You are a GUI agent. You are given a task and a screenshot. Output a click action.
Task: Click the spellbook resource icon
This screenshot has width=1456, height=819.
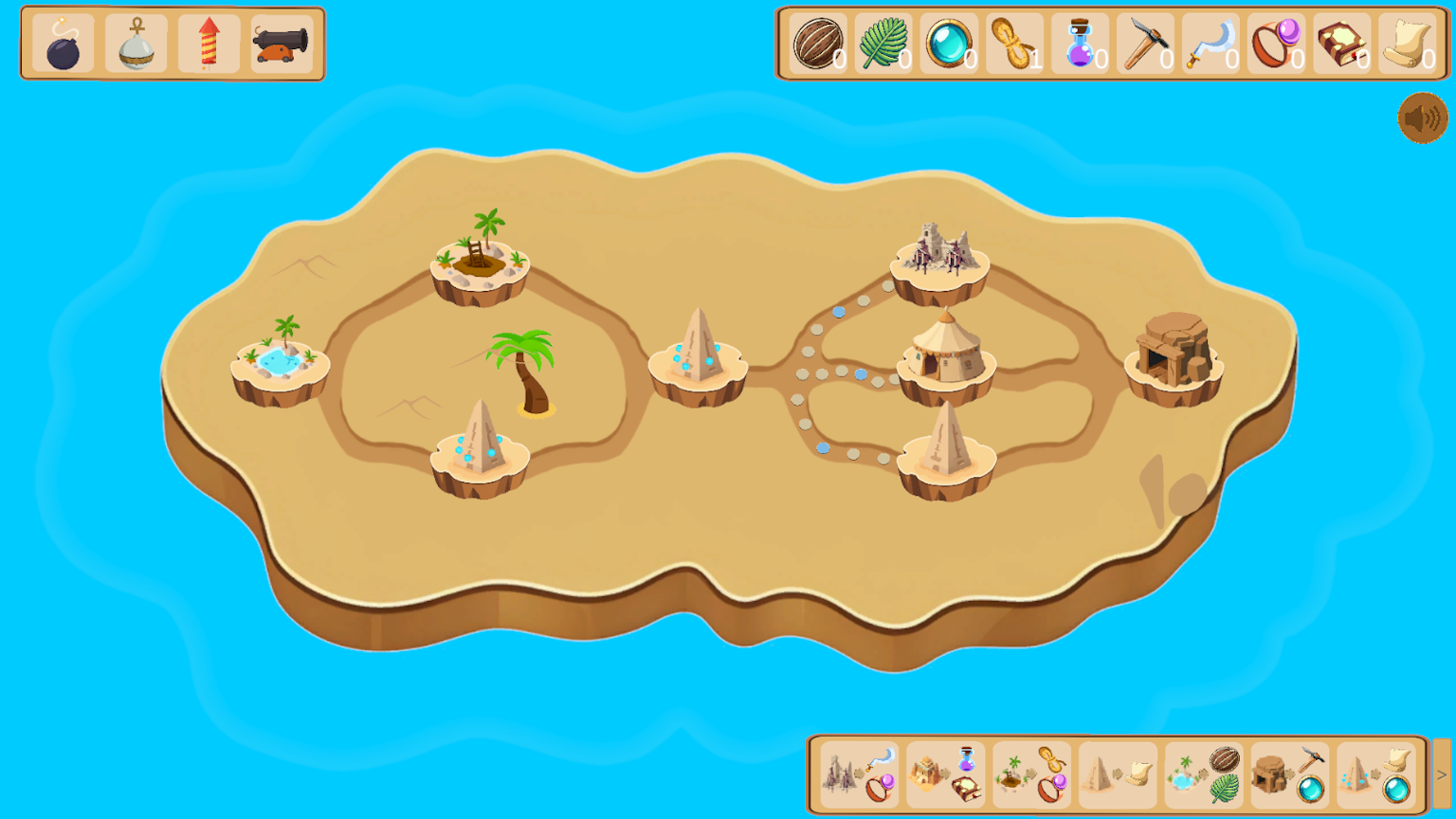(x=1341, y=42)
